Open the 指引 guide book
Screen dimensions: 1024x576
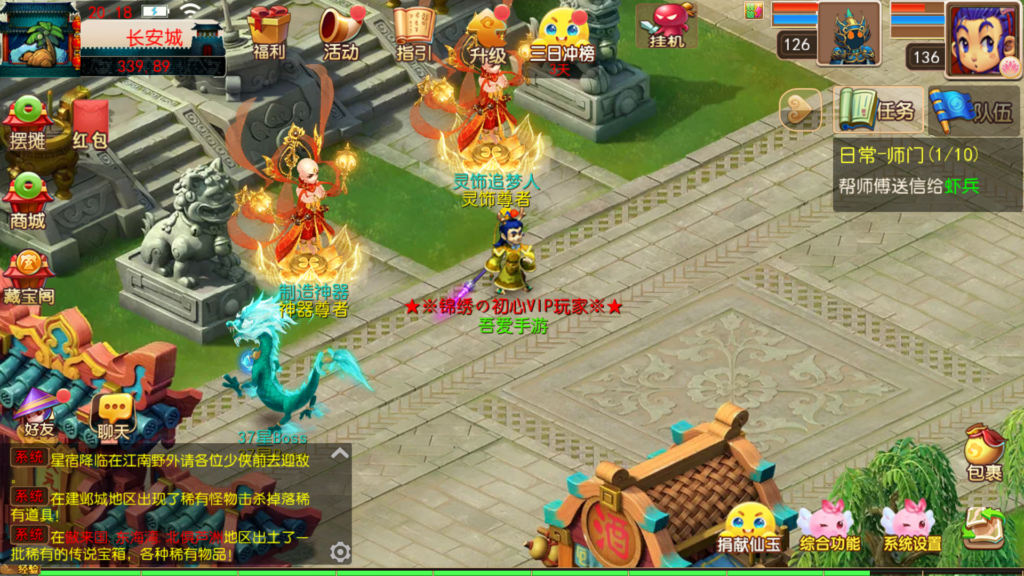coord(414,31)
